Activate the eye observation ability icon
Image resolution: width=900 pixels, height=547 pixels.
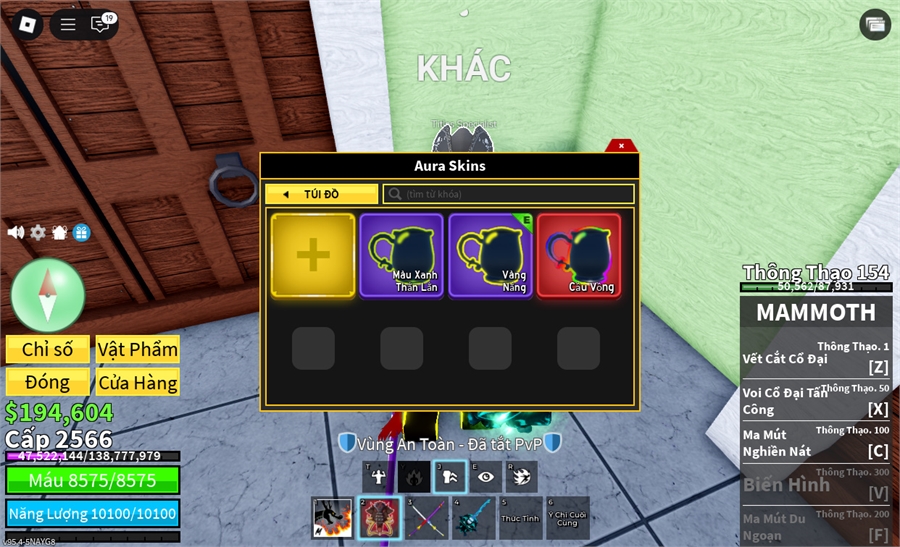[485, 477]
